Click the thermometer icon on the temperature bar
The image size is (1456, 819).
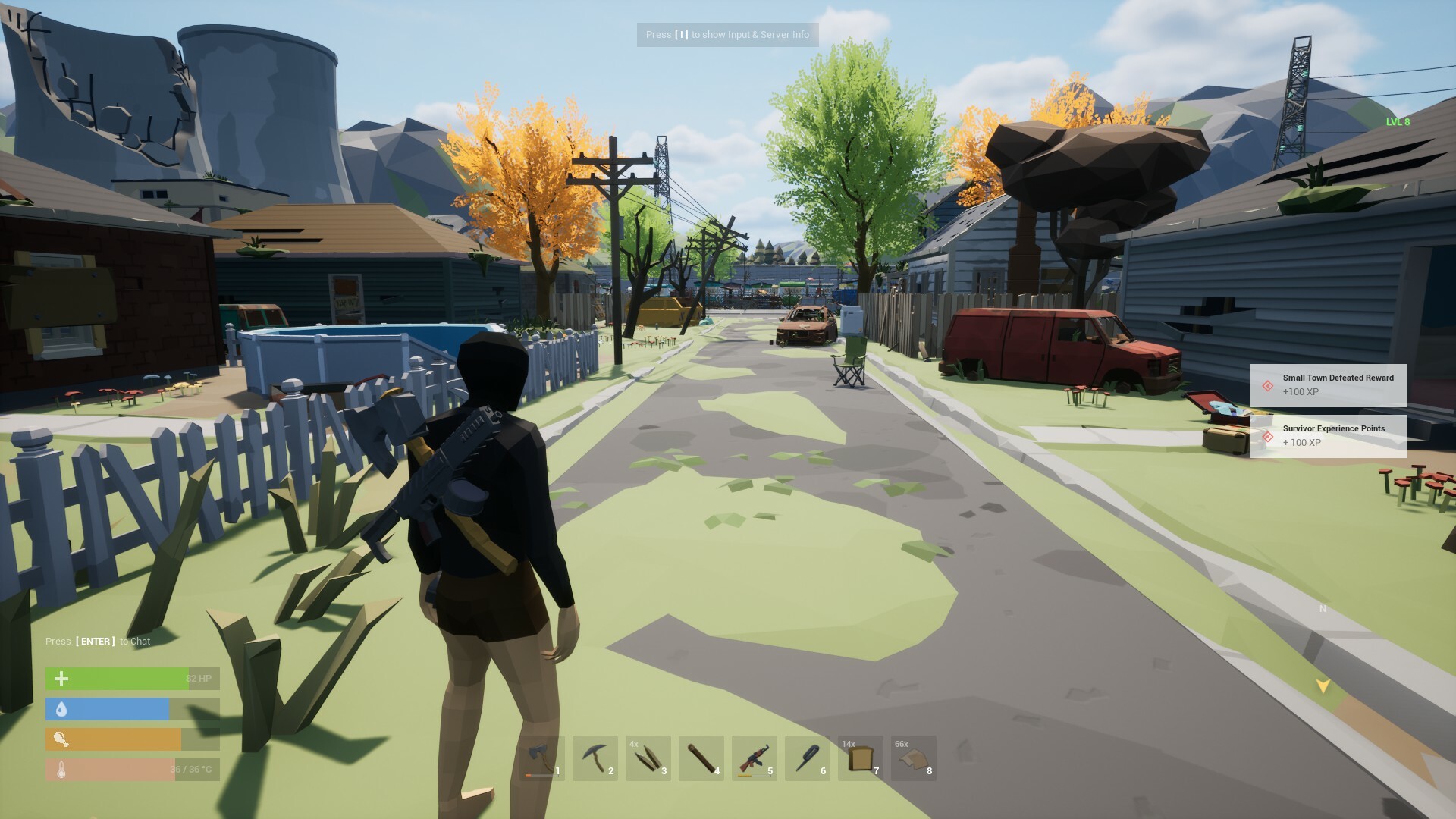click(61, 769)
